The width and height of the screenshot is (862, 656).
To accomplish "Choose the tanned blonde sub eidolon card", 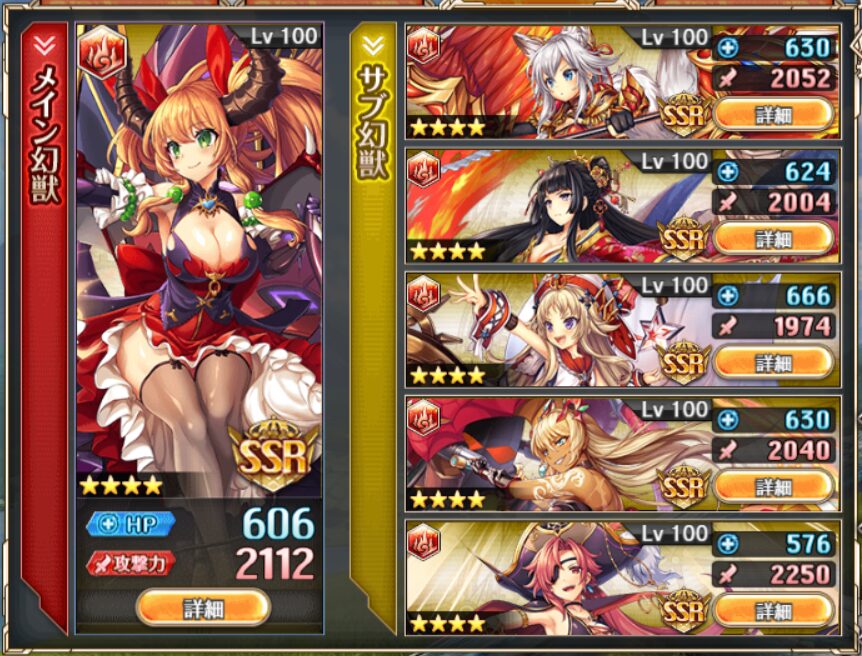I will click(x=555, y=454).
